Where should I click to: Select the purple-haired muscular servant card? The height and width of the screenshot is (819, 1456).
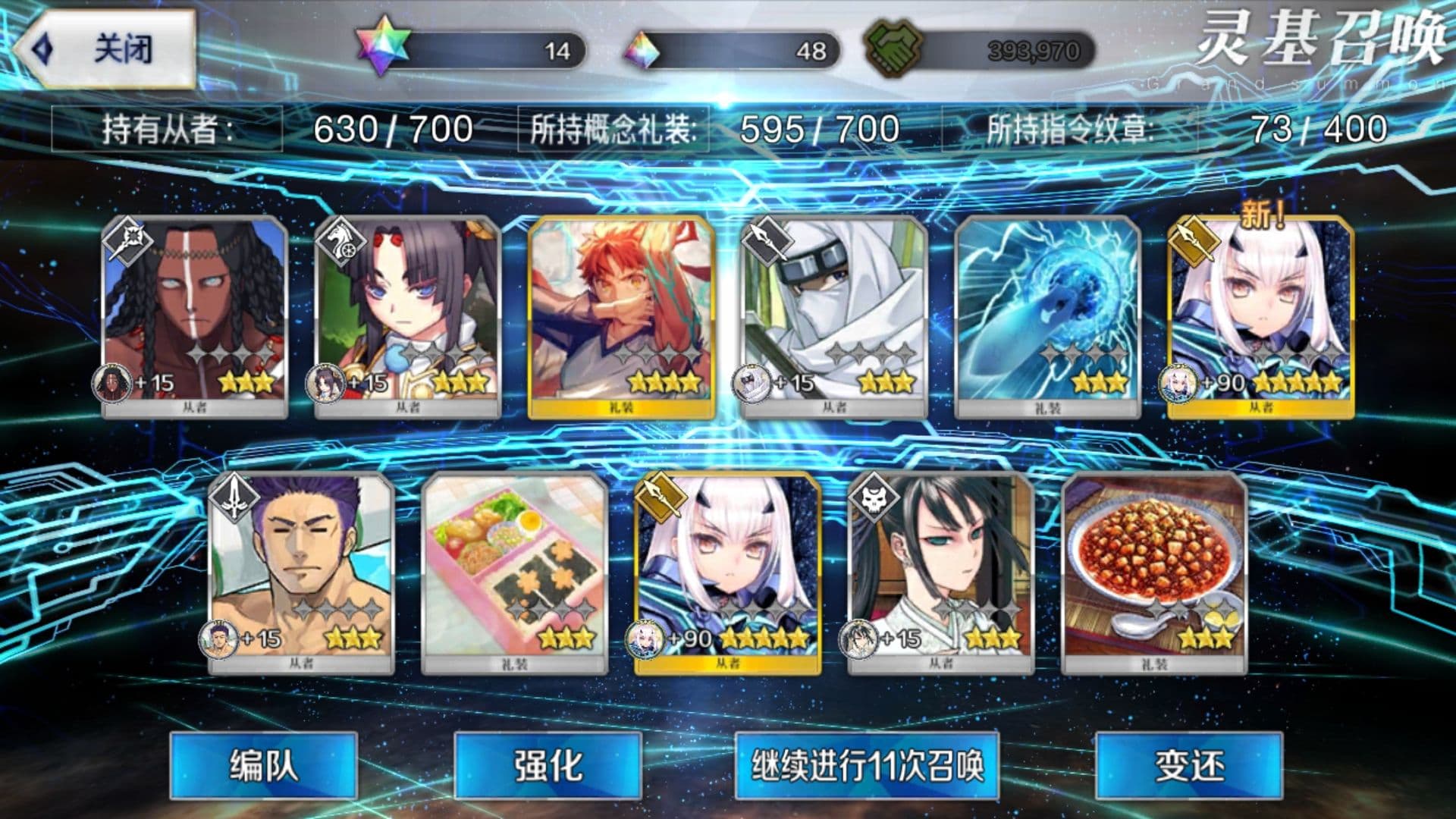coord(301,571)
